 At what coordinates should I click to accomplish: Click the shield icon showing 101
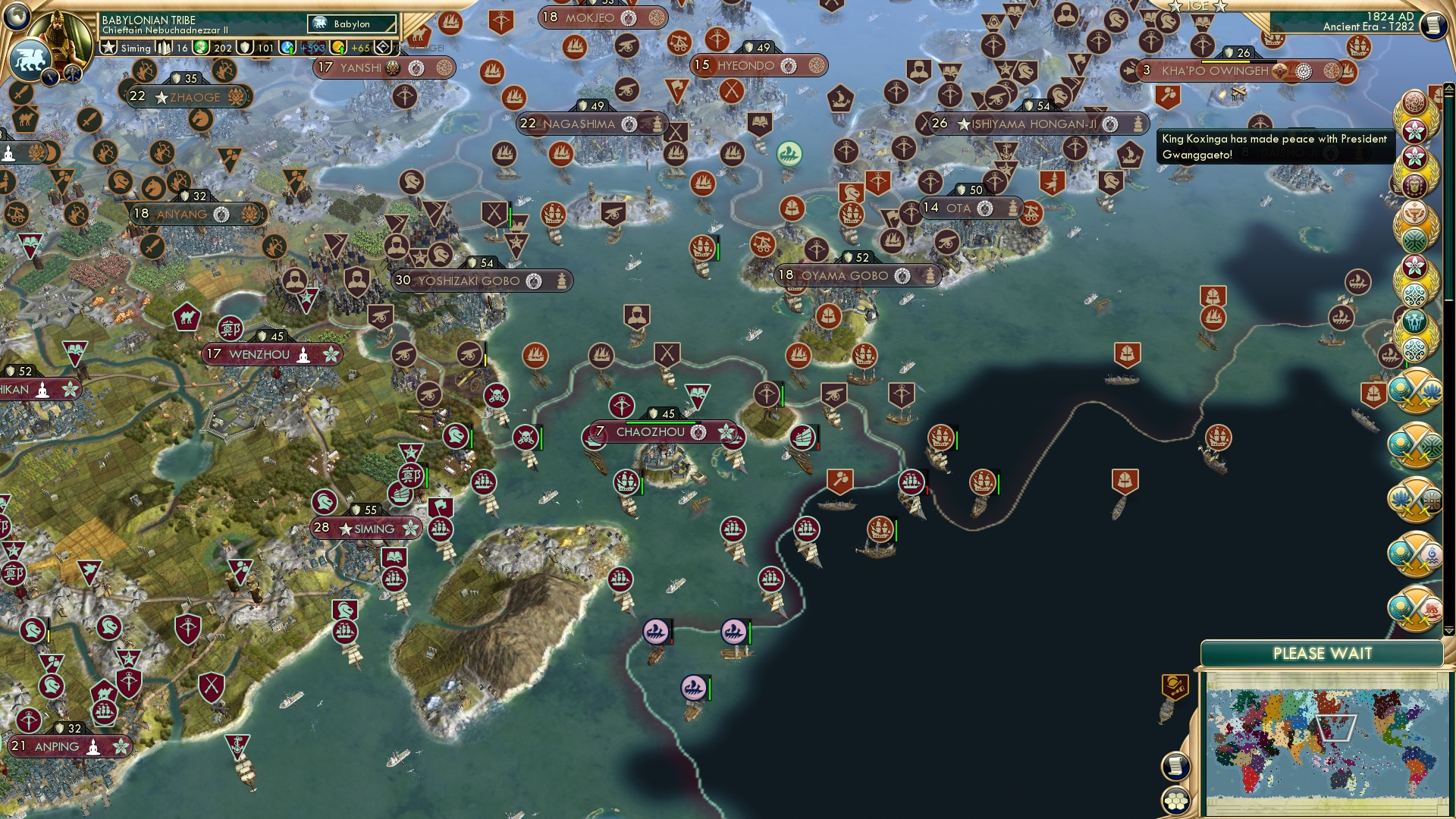point(244,48)
